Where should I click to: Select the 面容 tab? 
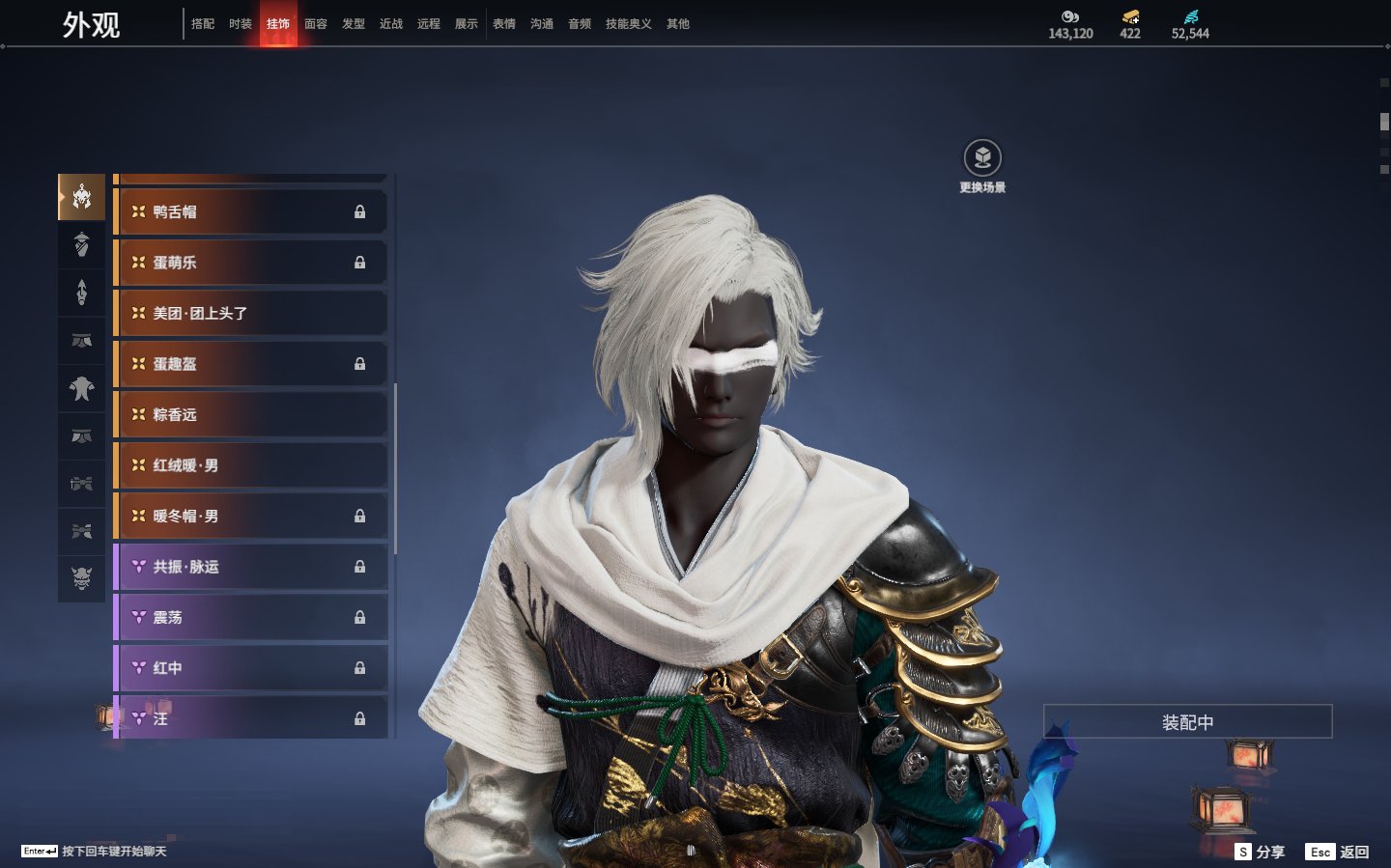(x=316, y=24)
